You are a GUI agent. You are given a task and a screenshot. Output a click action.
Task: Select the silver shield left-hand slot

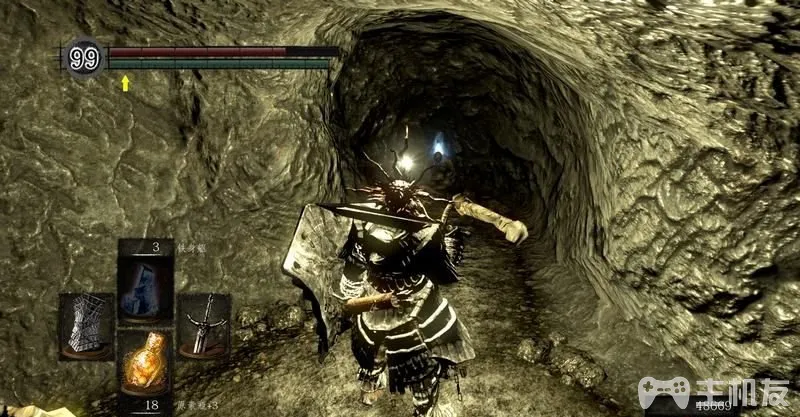click(x=85, y=325)
